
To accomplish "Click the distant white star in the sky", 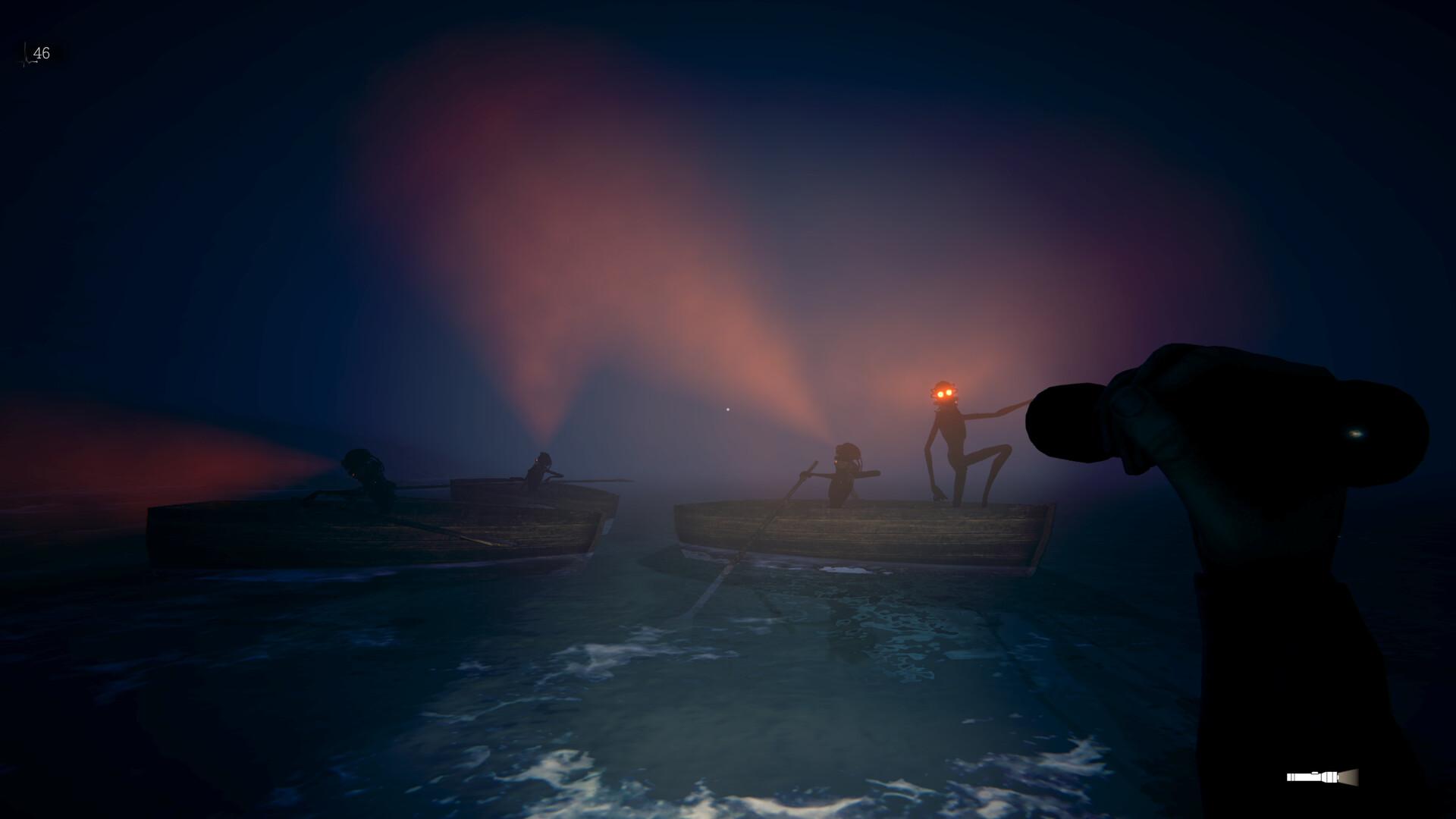I will point(728,409).
